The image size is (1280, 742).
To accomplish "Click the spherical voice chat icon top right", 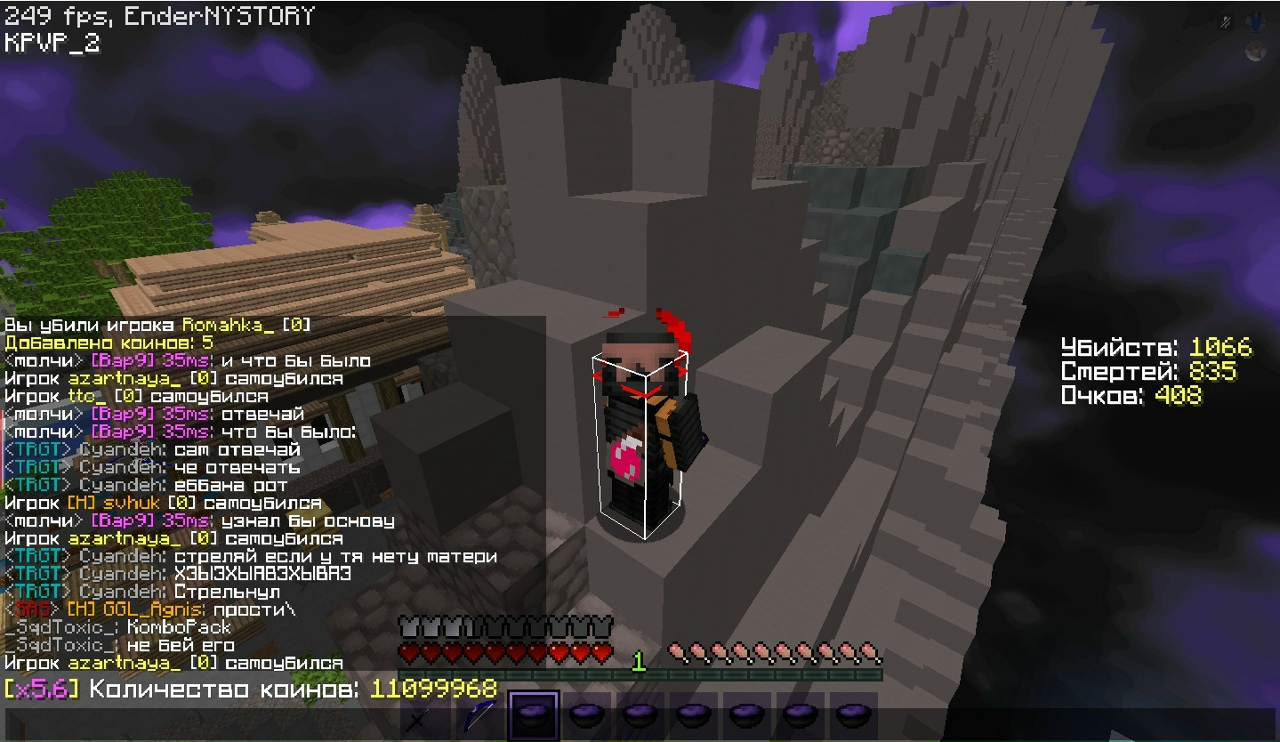I will 1255,21.
